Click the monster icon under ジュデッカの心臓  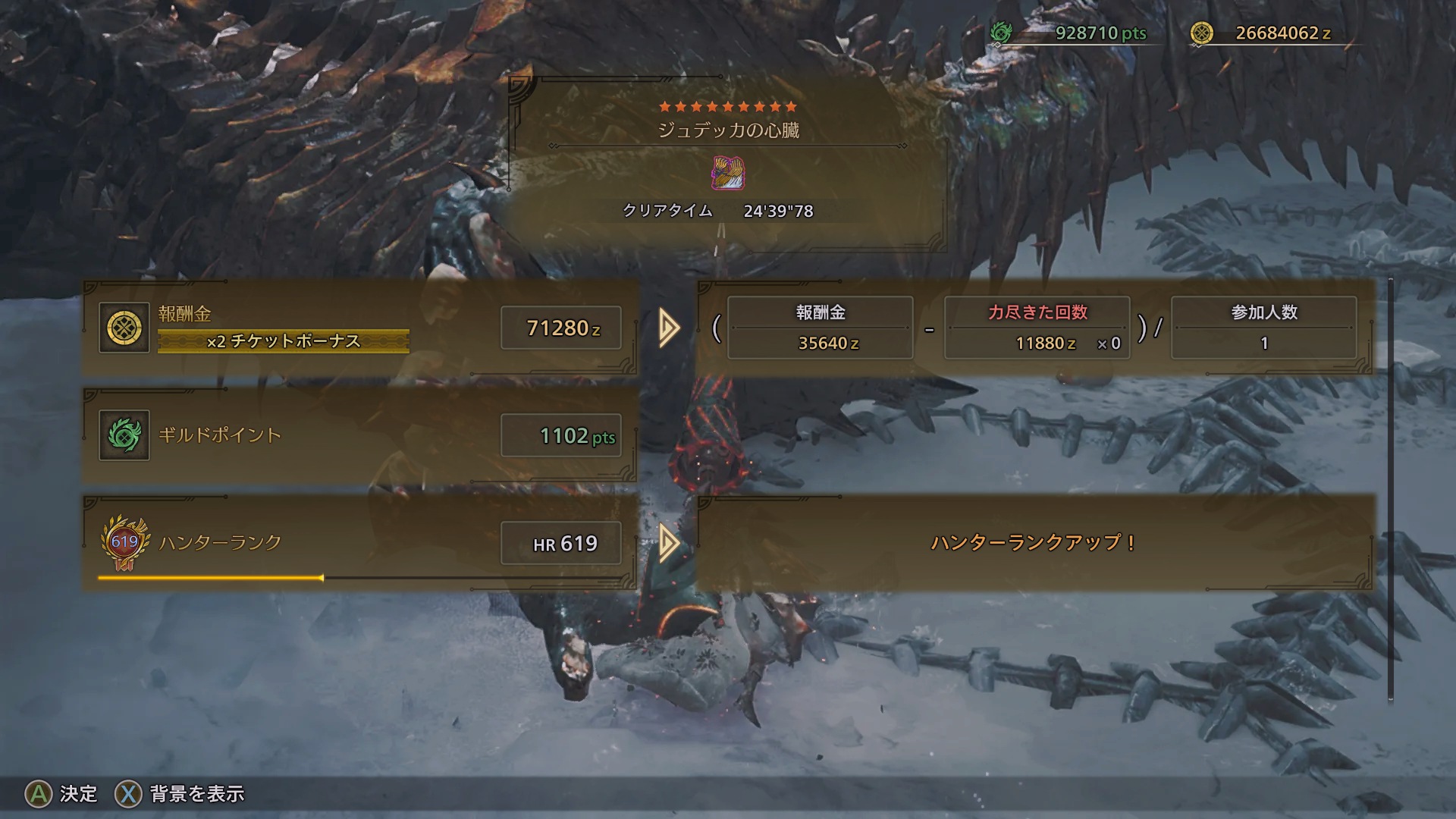pos(728,173)
